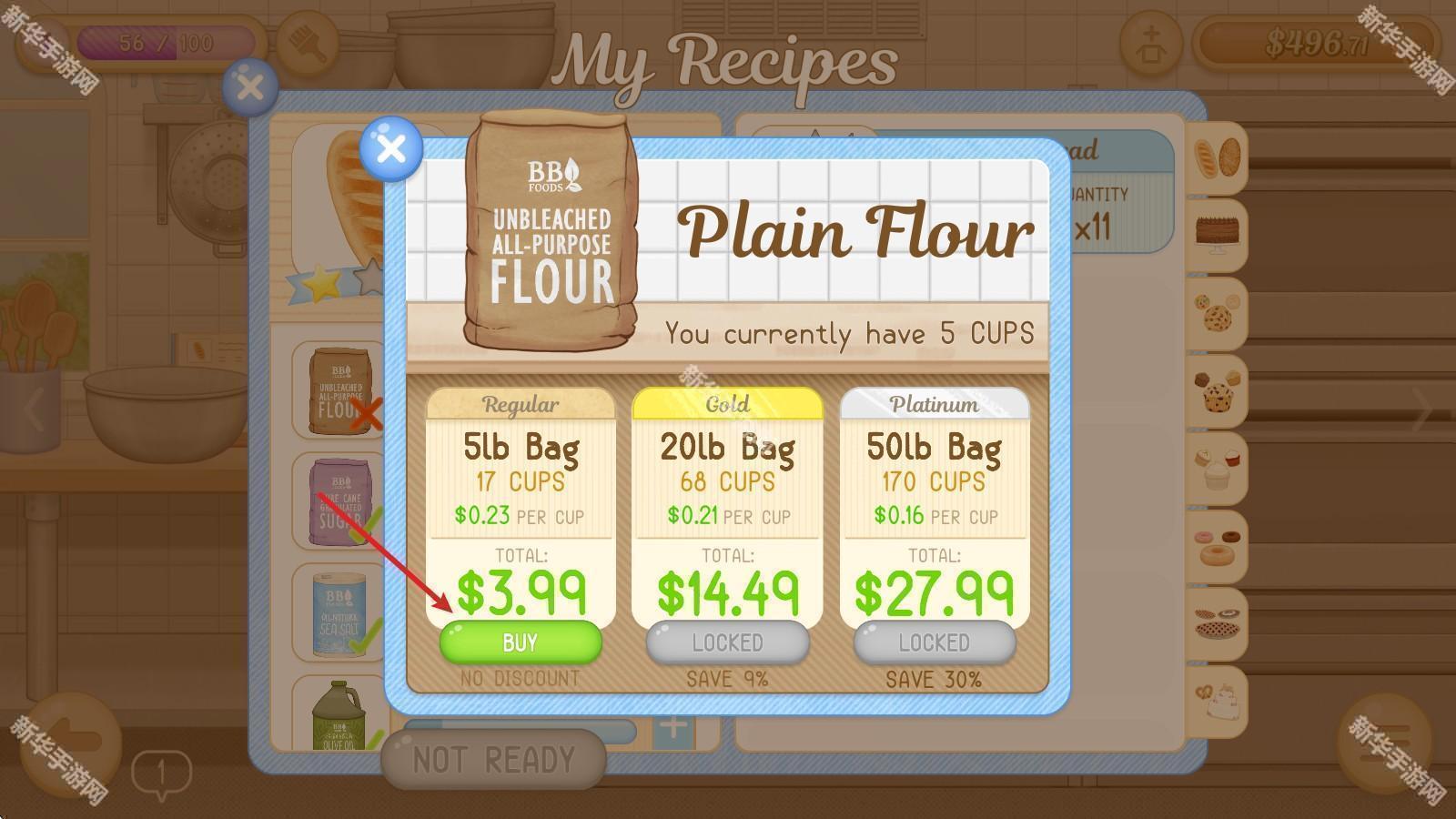Select the flour ingredient in the recipe list
The height and width of the screenshot is (819, 1456).
pos(339,390)
